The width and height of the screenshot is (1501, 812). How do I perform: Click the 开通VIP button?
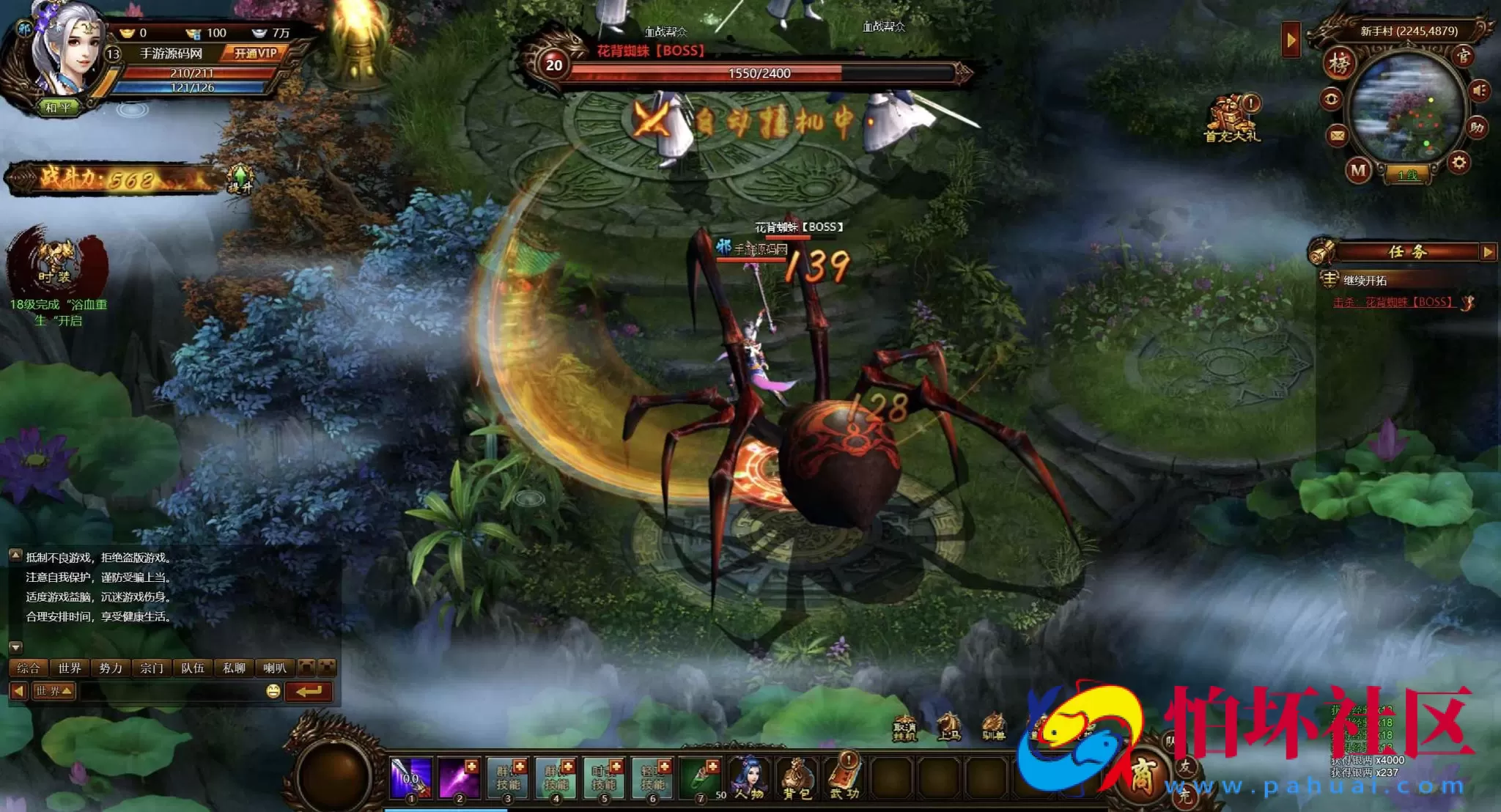pyautogui.click(x=255, y=53)
